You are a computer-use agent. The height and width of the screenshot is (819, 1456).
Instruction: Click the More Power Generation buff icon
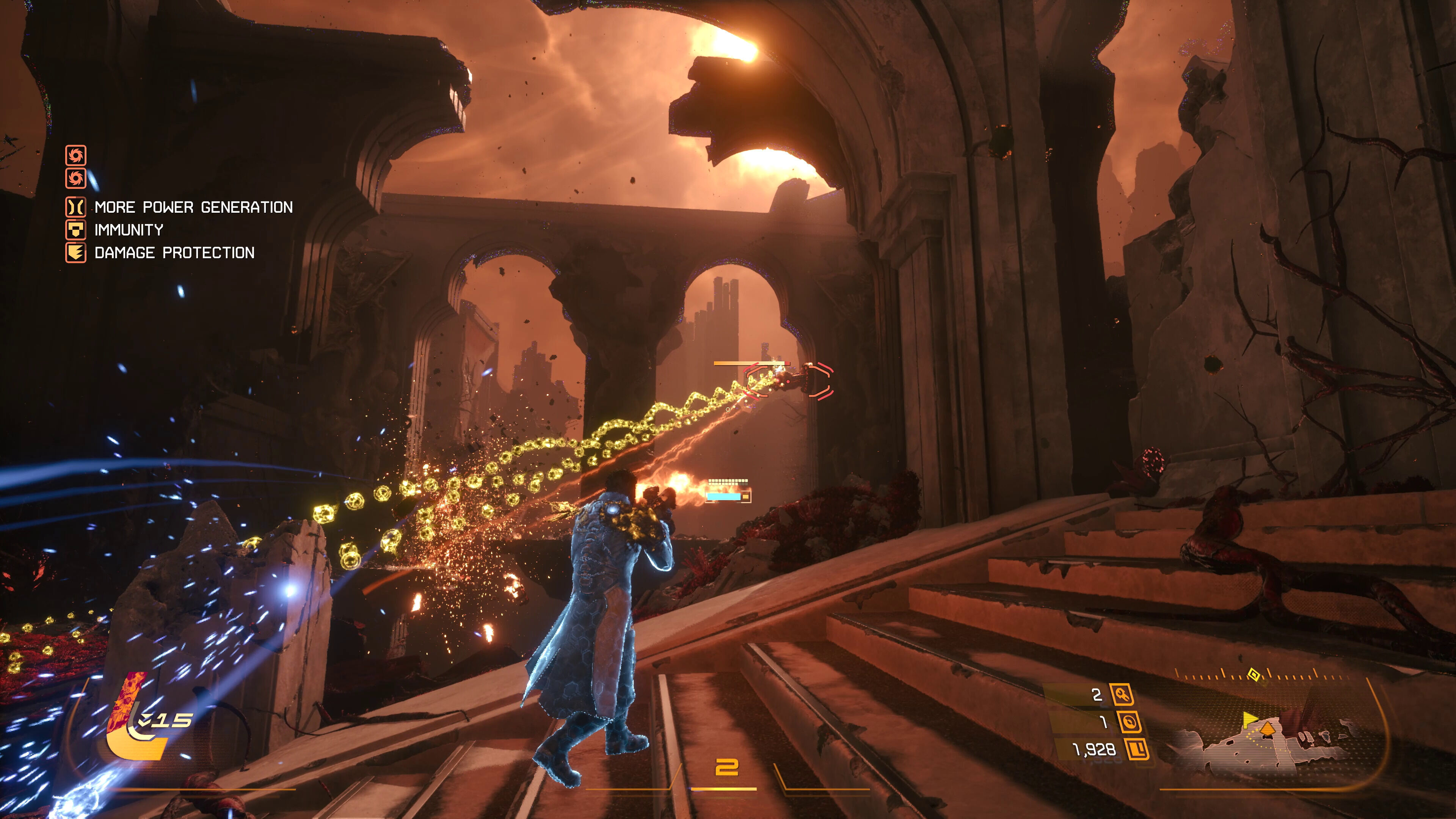pos(76,207)
